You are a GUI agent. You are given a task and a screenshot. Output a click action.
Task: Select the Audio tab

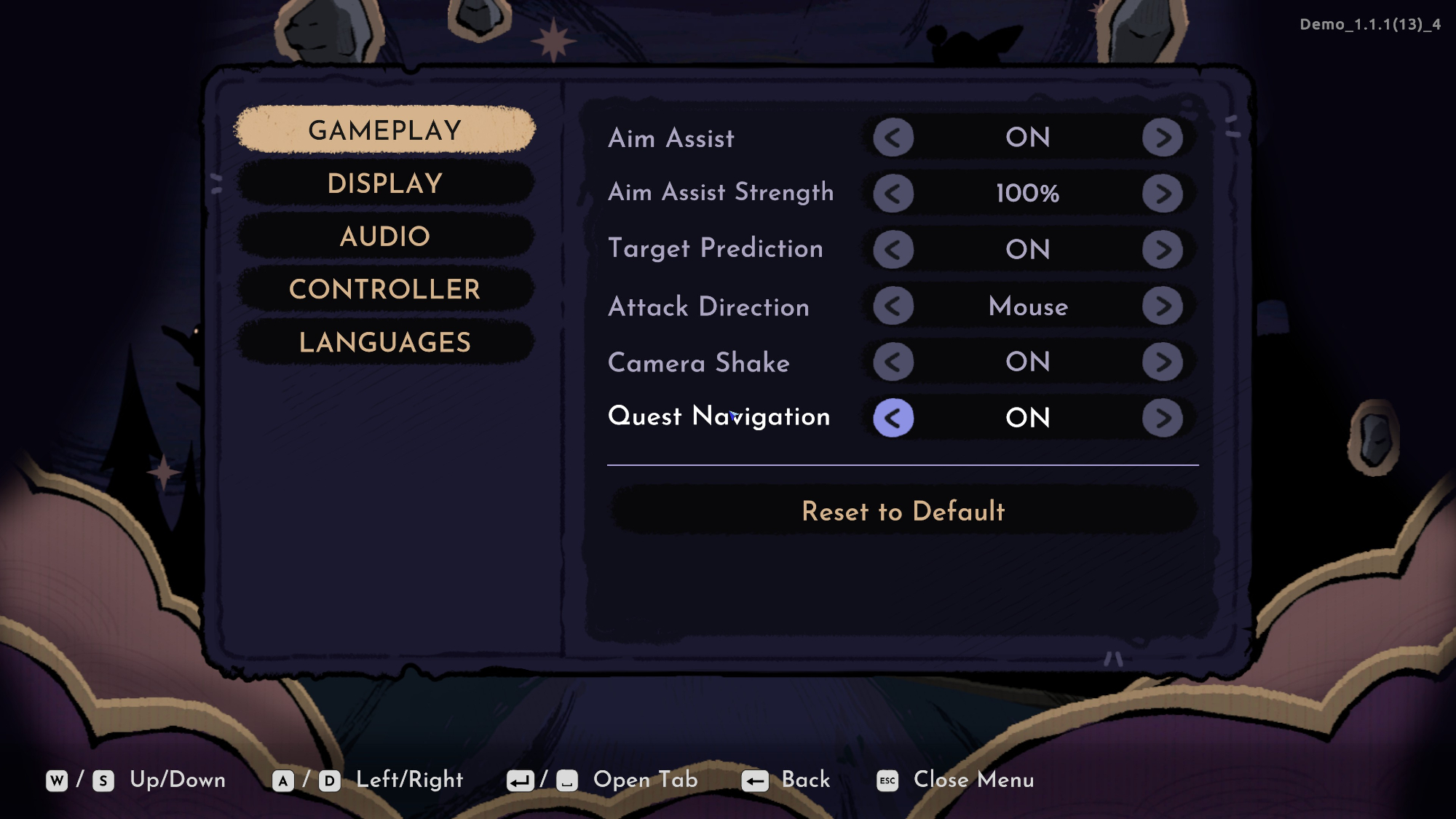tap(385, 237)
